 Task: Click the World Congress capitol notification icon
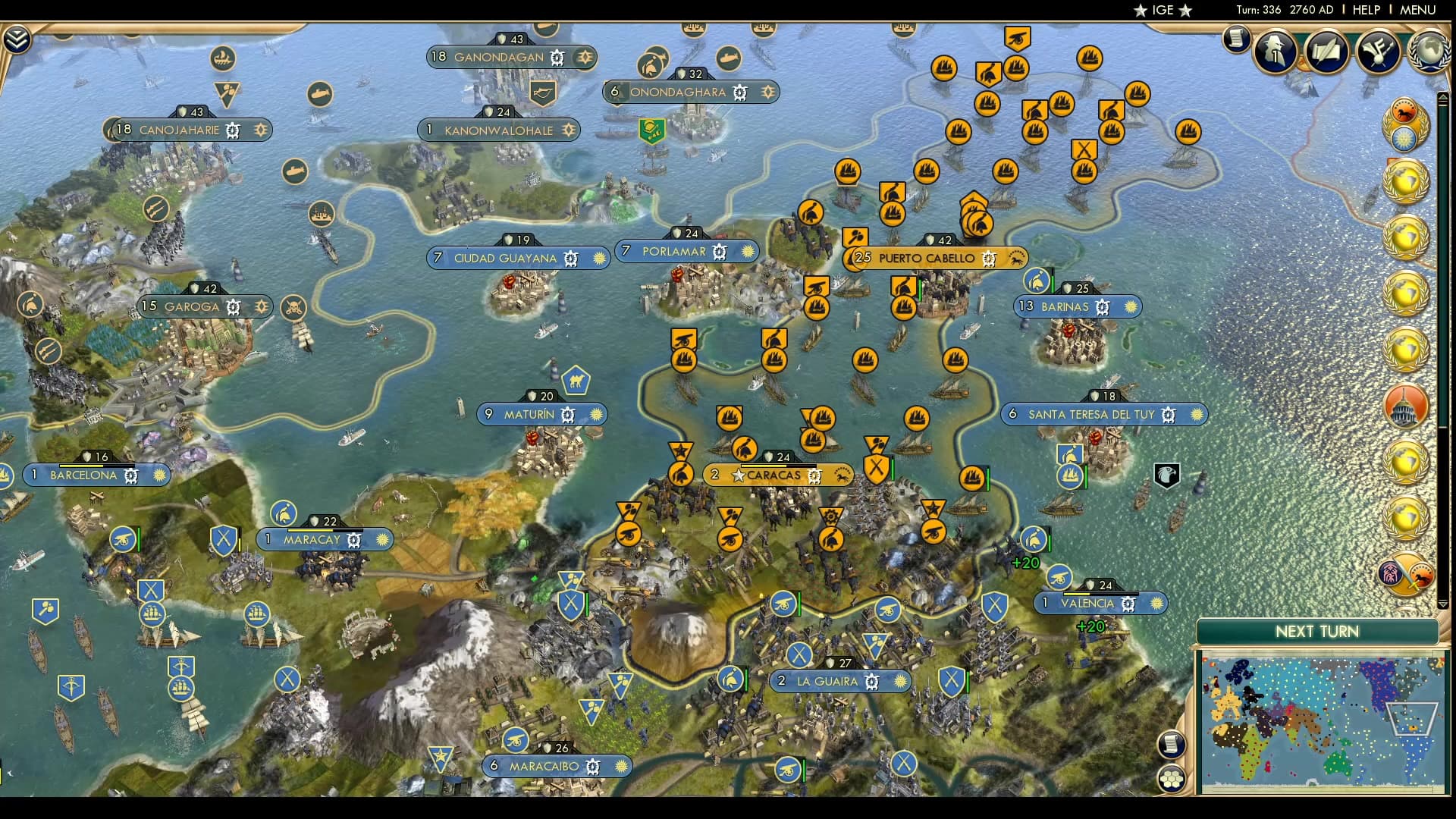coord(1405,407)
